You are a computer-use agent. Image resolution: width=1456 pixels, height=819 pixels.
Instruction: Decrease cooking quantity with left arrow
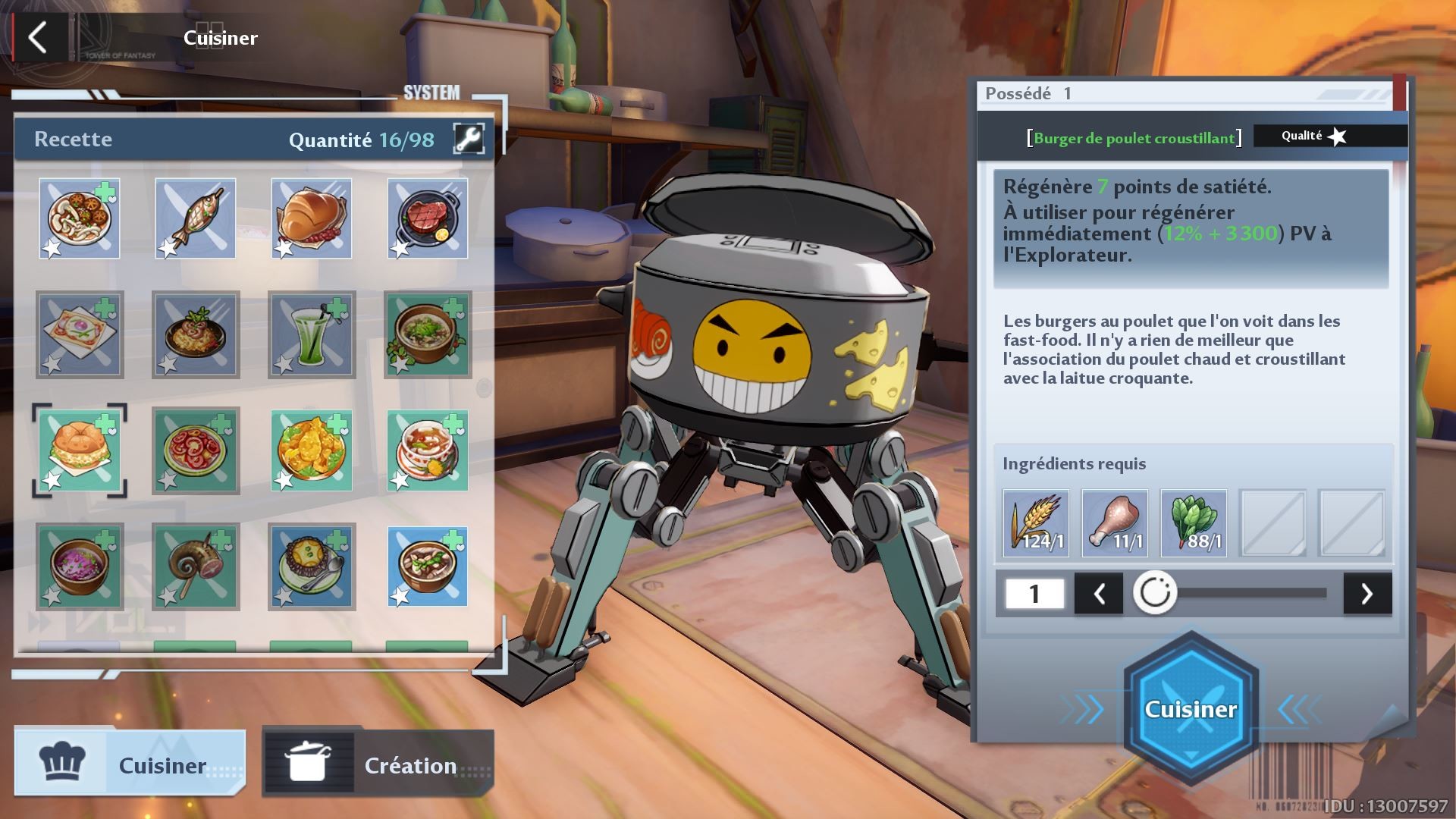point(1099,593)
